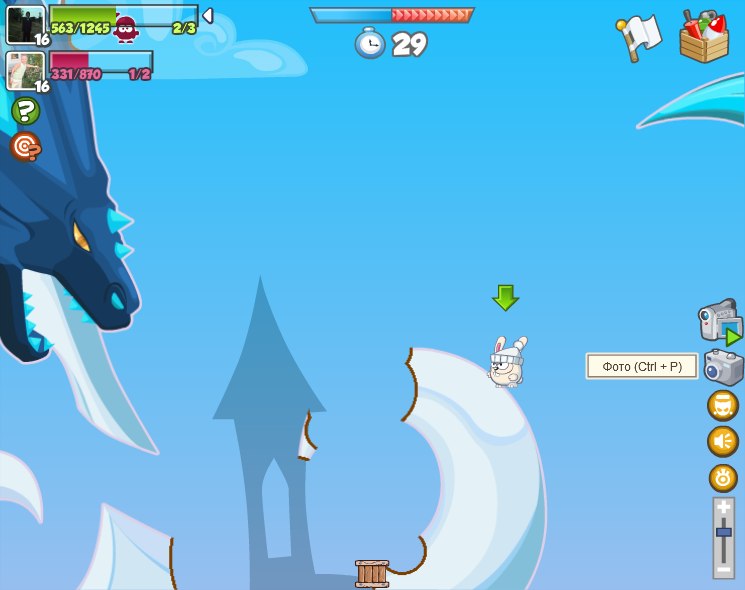745x590 pixels.
Task: Click the round orange face button
Action: (x=723, y=406)
